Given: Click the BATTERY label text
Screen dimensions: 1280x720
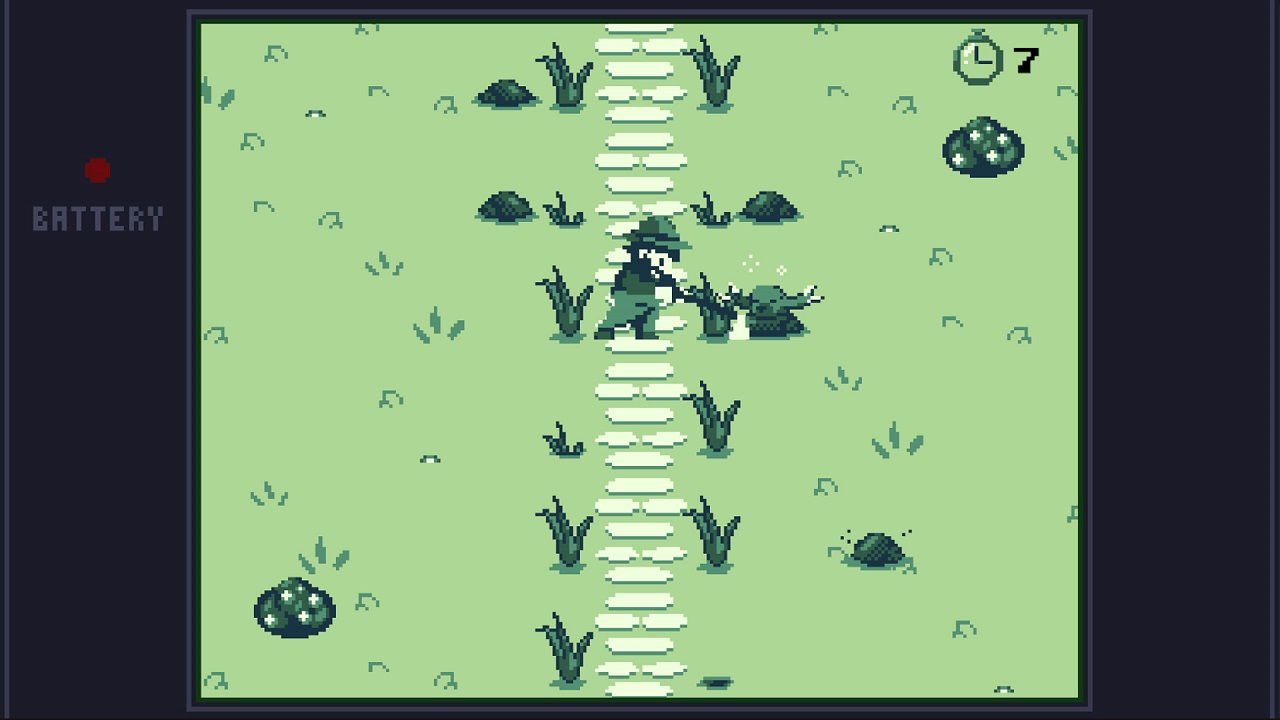Looking at the screenshot, I should point(97,218).
